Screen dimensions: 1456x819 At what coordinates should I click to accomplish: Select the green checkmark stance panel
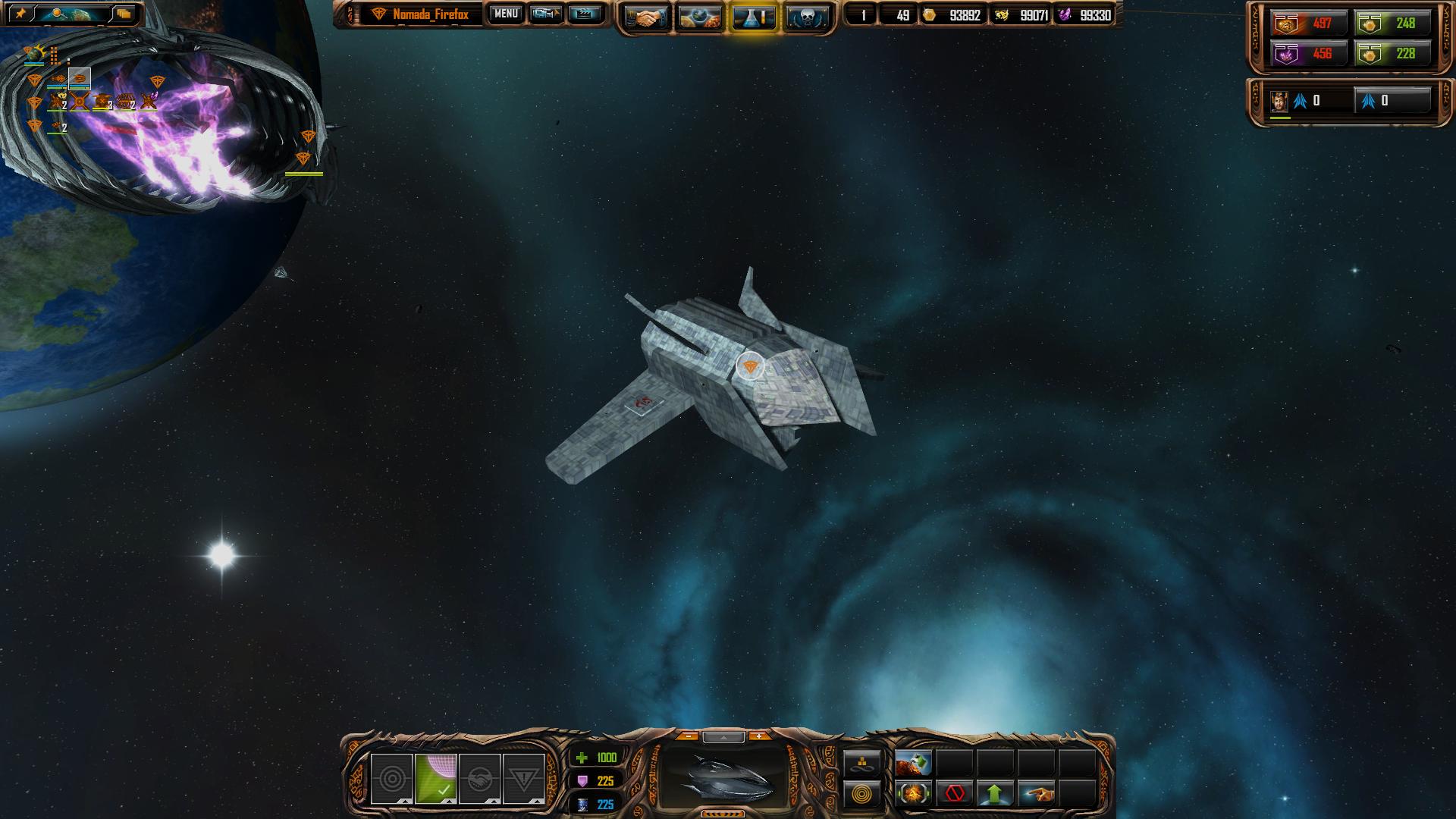pyautogui.click(x=436, y=779)
